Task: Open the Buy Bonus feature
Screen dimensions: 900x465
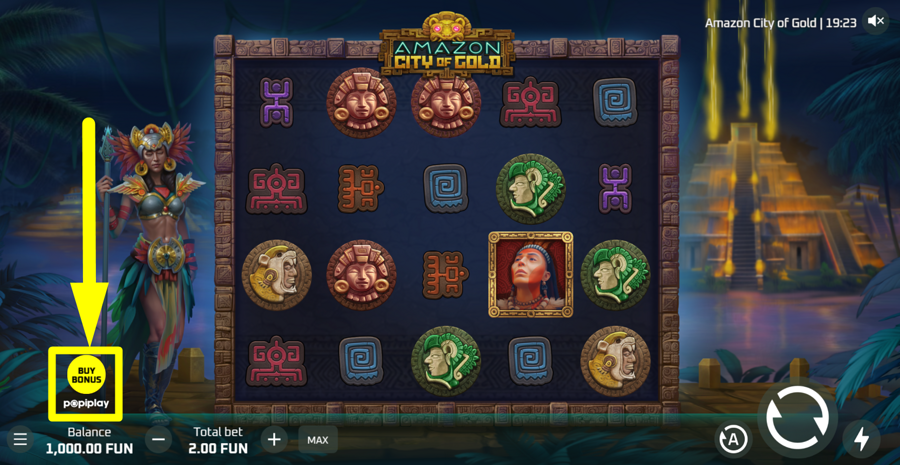Action: [x=86, y=374]
